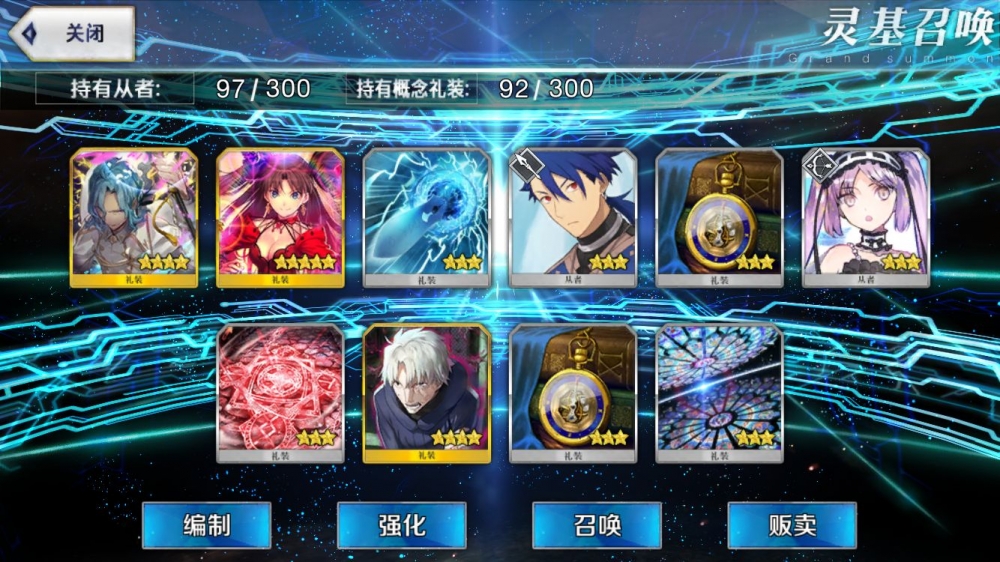The width and height of the screenshot is (1000, 562).
Task: Open the stained glass rose window card
Action: pyautogui.click(x=719, y=393)
